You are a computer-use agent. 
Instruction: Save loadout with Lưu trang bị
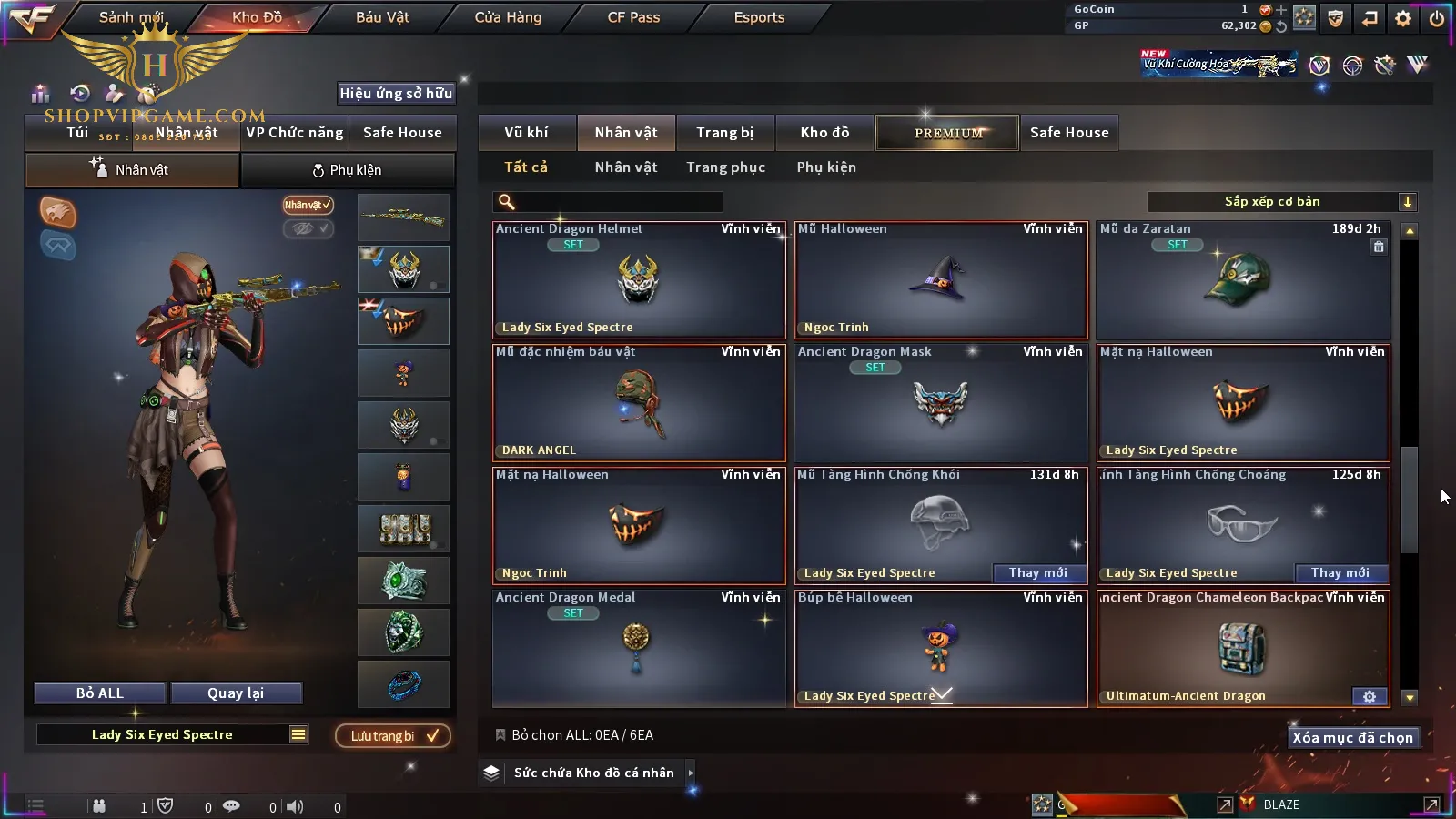[x=393, y=736]
